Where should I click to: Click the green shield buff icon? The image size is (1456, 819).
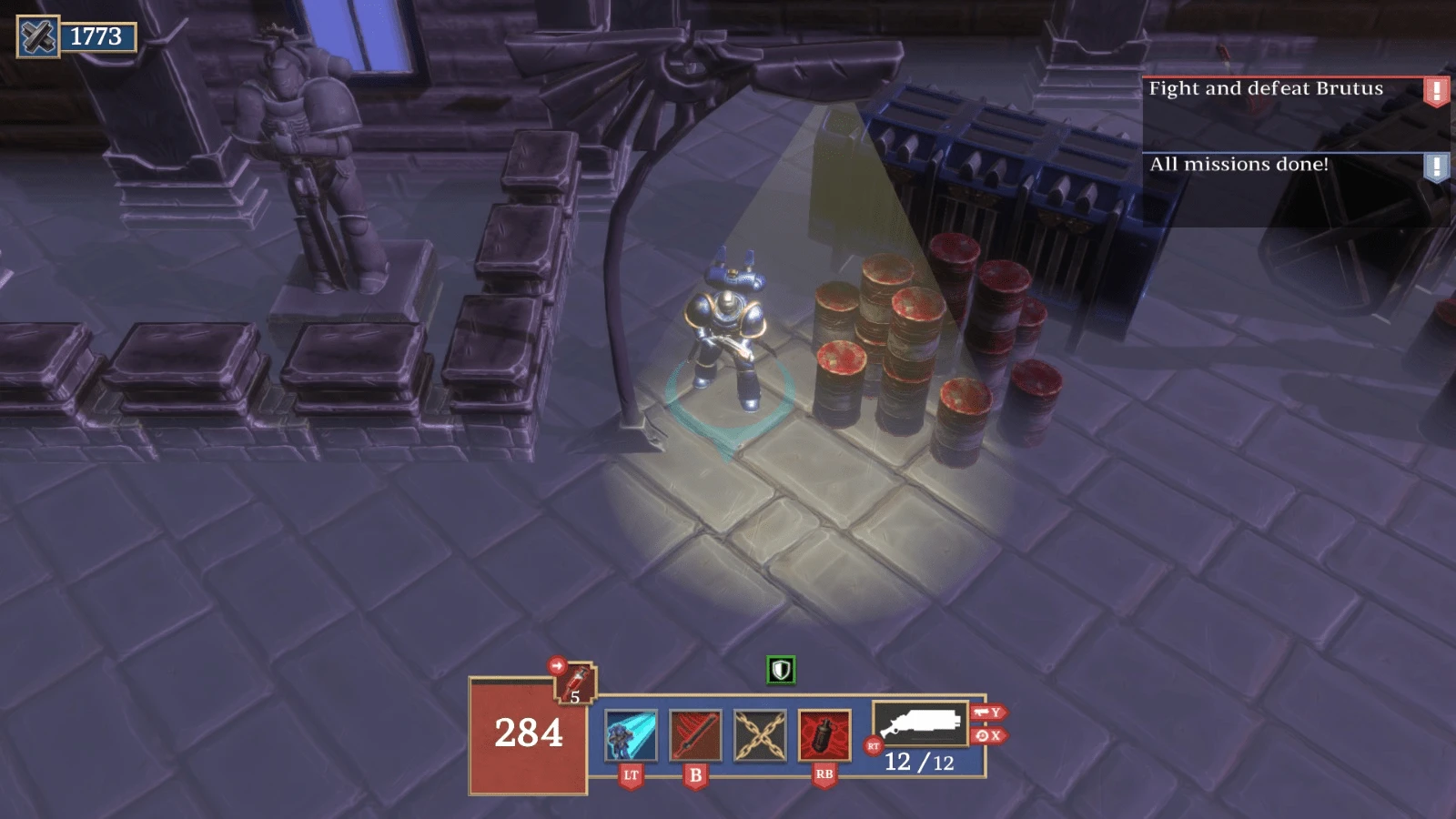781,670
